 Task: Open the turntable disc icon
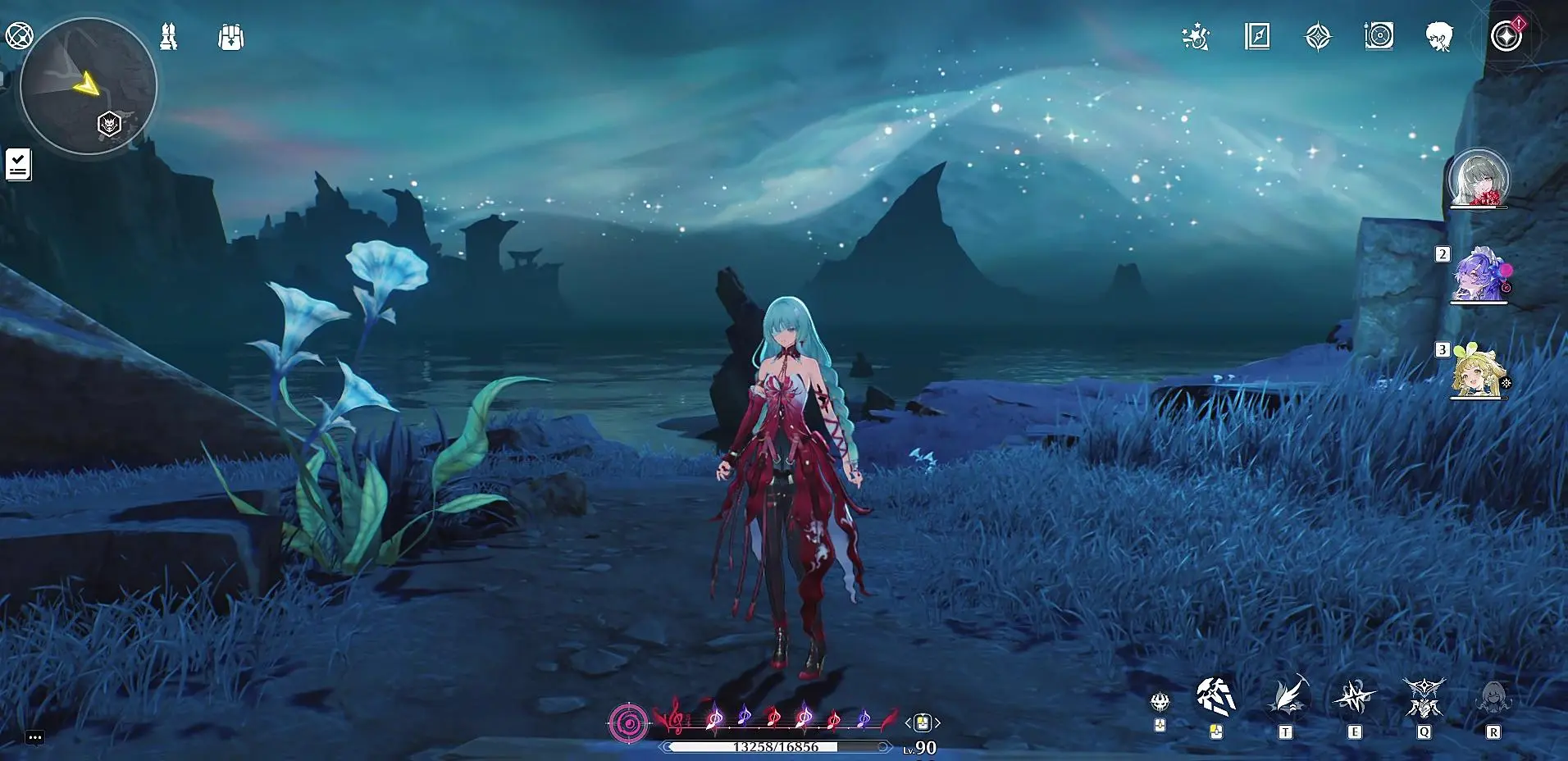click(x=1379, y=37)
